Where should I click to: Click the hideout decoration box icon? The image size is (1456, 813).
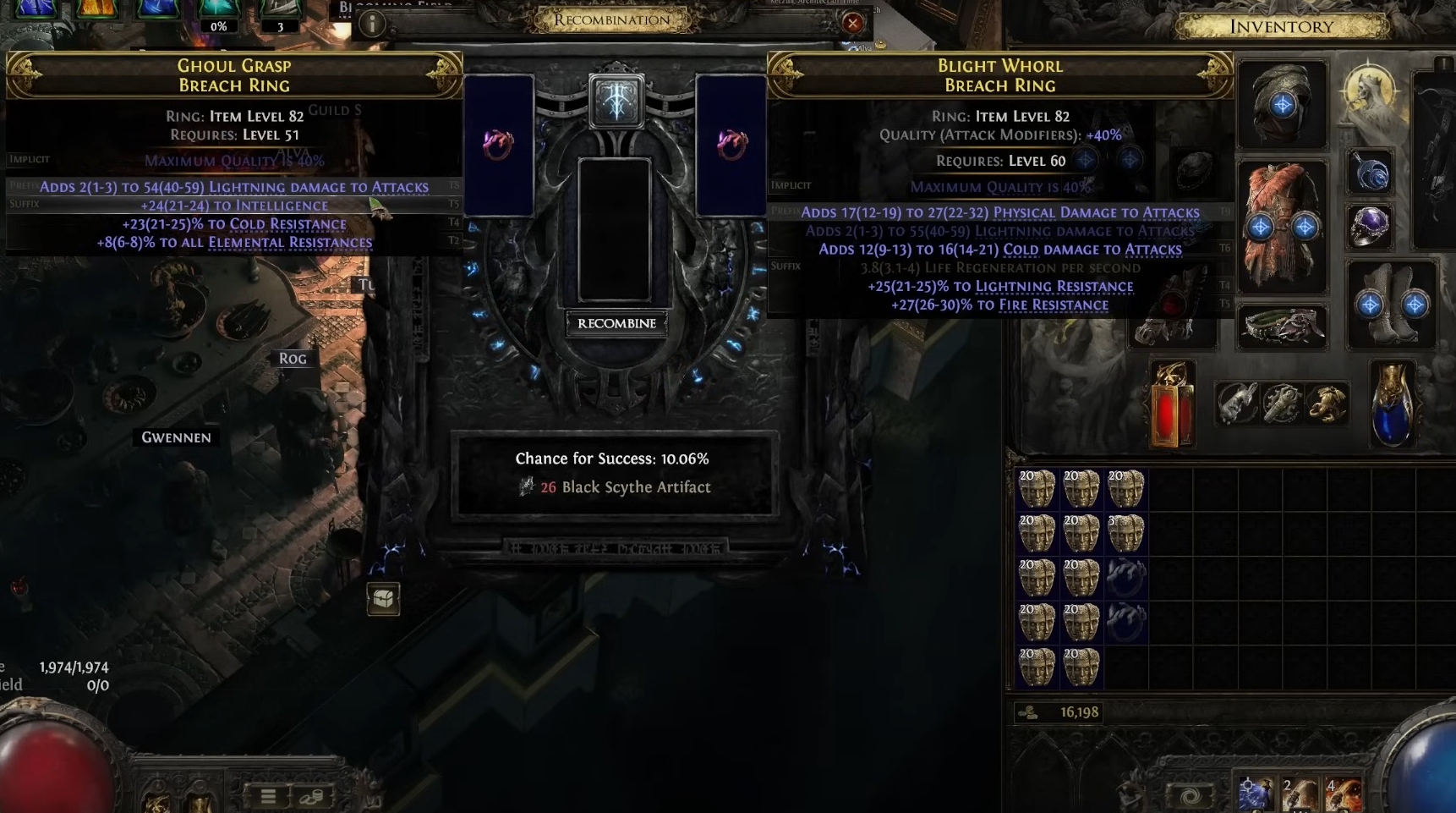tap(381, 599)
